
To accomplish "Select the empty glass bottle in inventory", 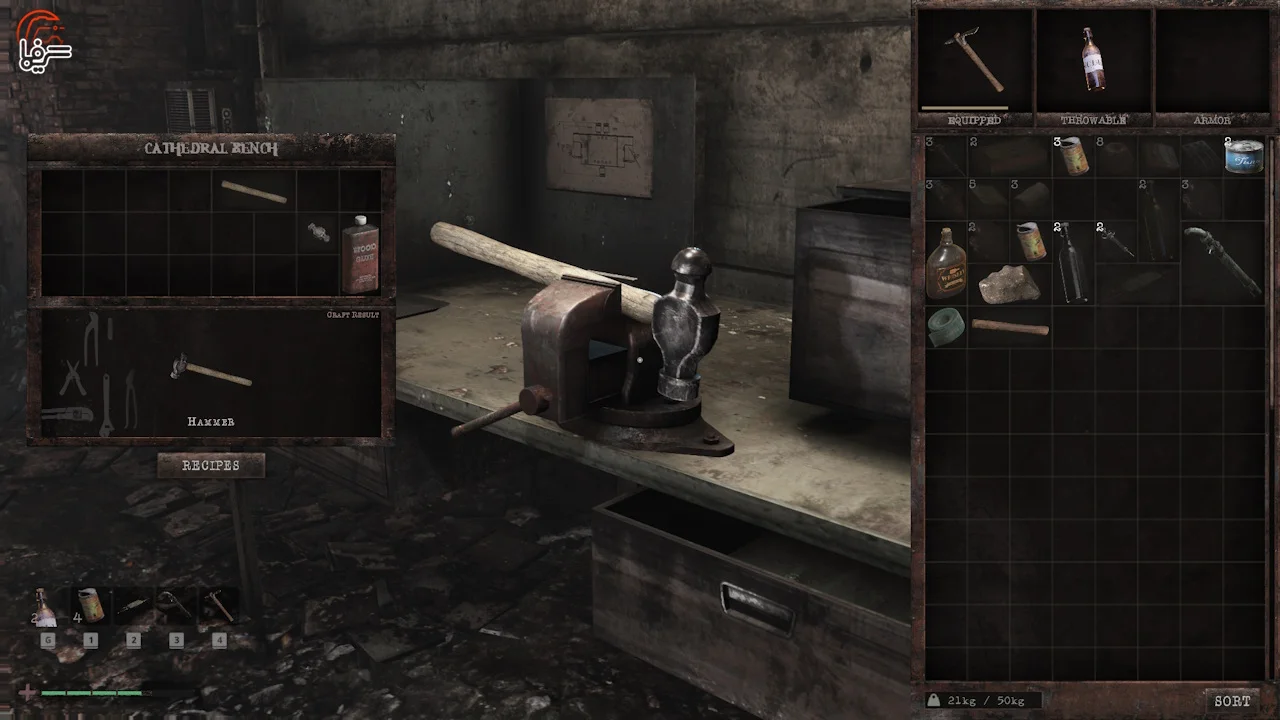I will 1072,262.
